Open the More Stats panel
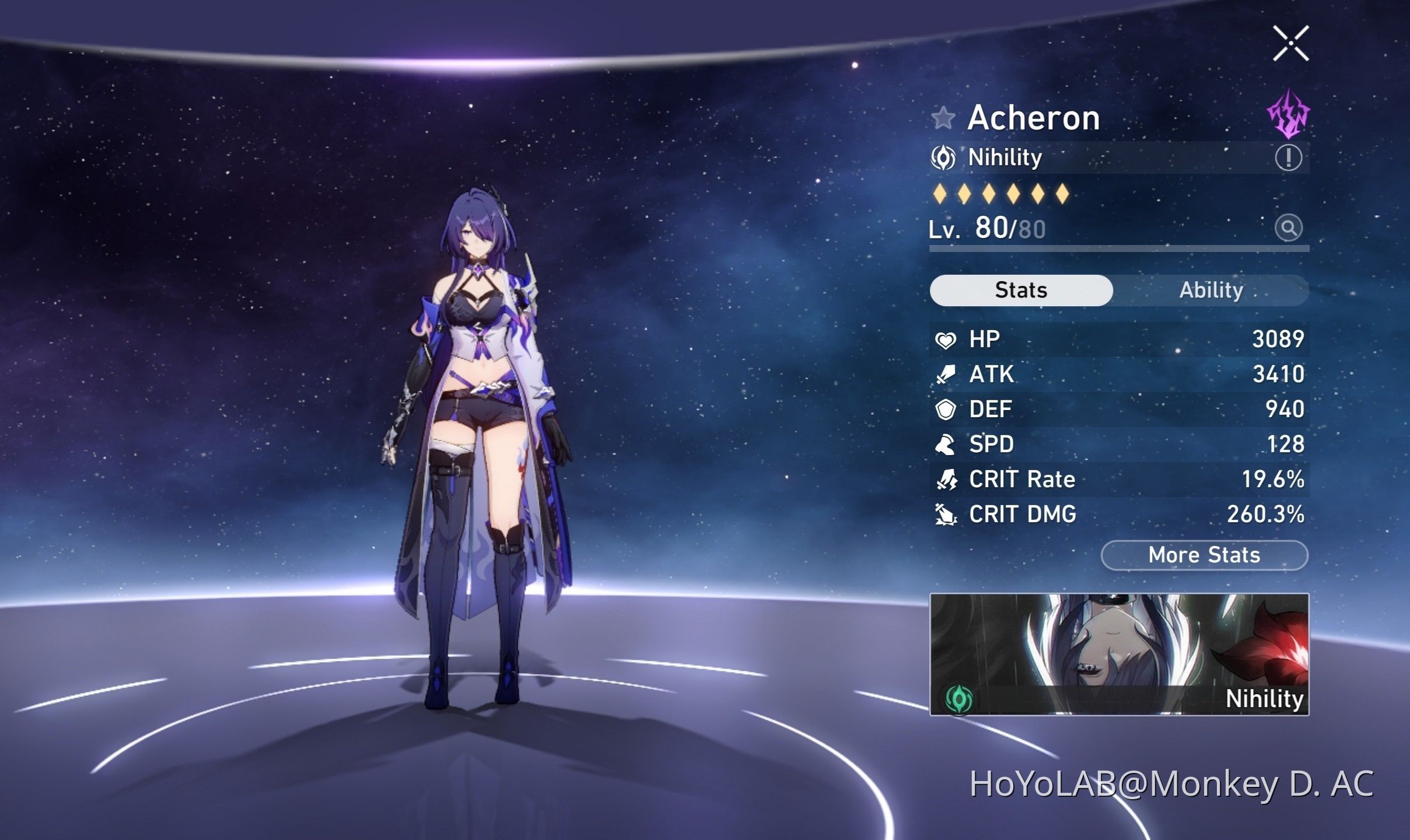 1204,555
